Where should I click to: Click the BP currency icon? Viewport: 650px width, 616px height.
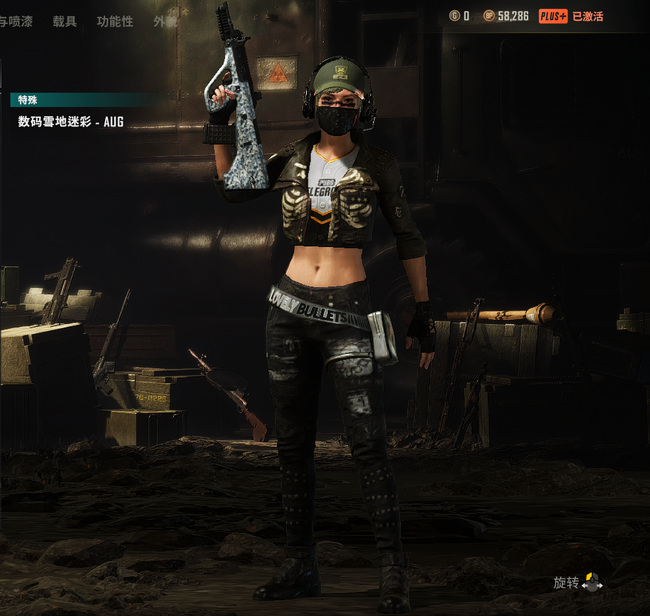pyautogui.click(x=488, y=16)
